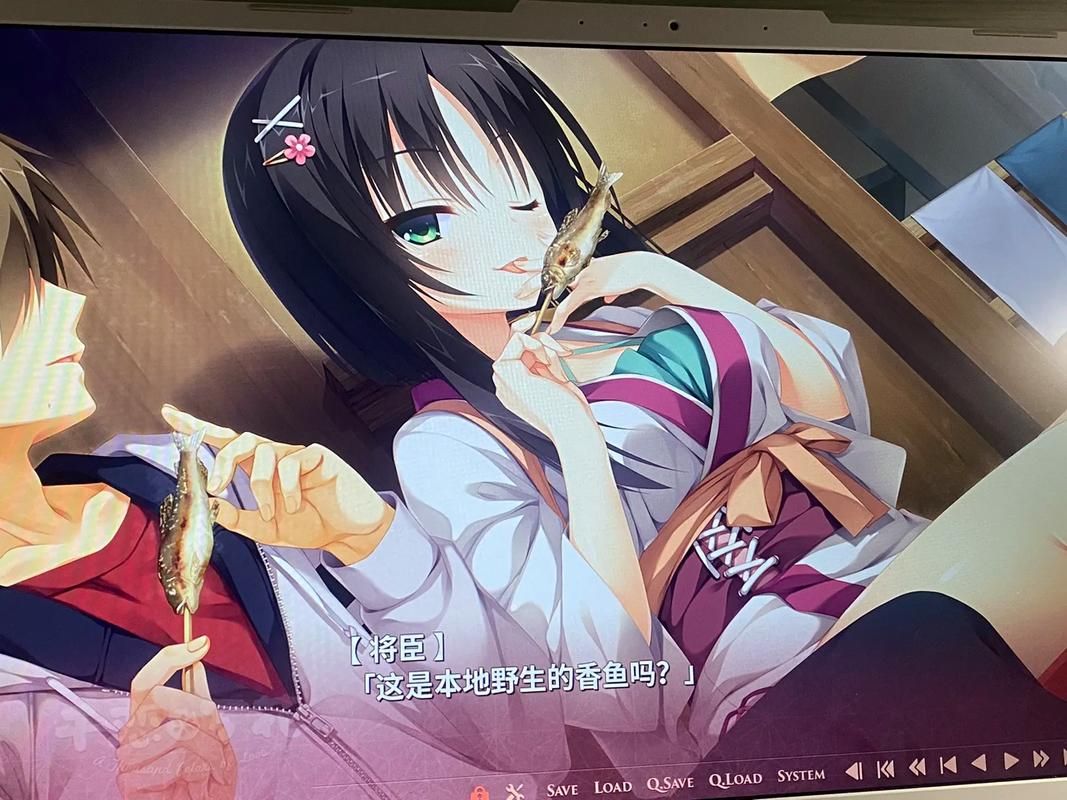Open the Load menu

612,786
